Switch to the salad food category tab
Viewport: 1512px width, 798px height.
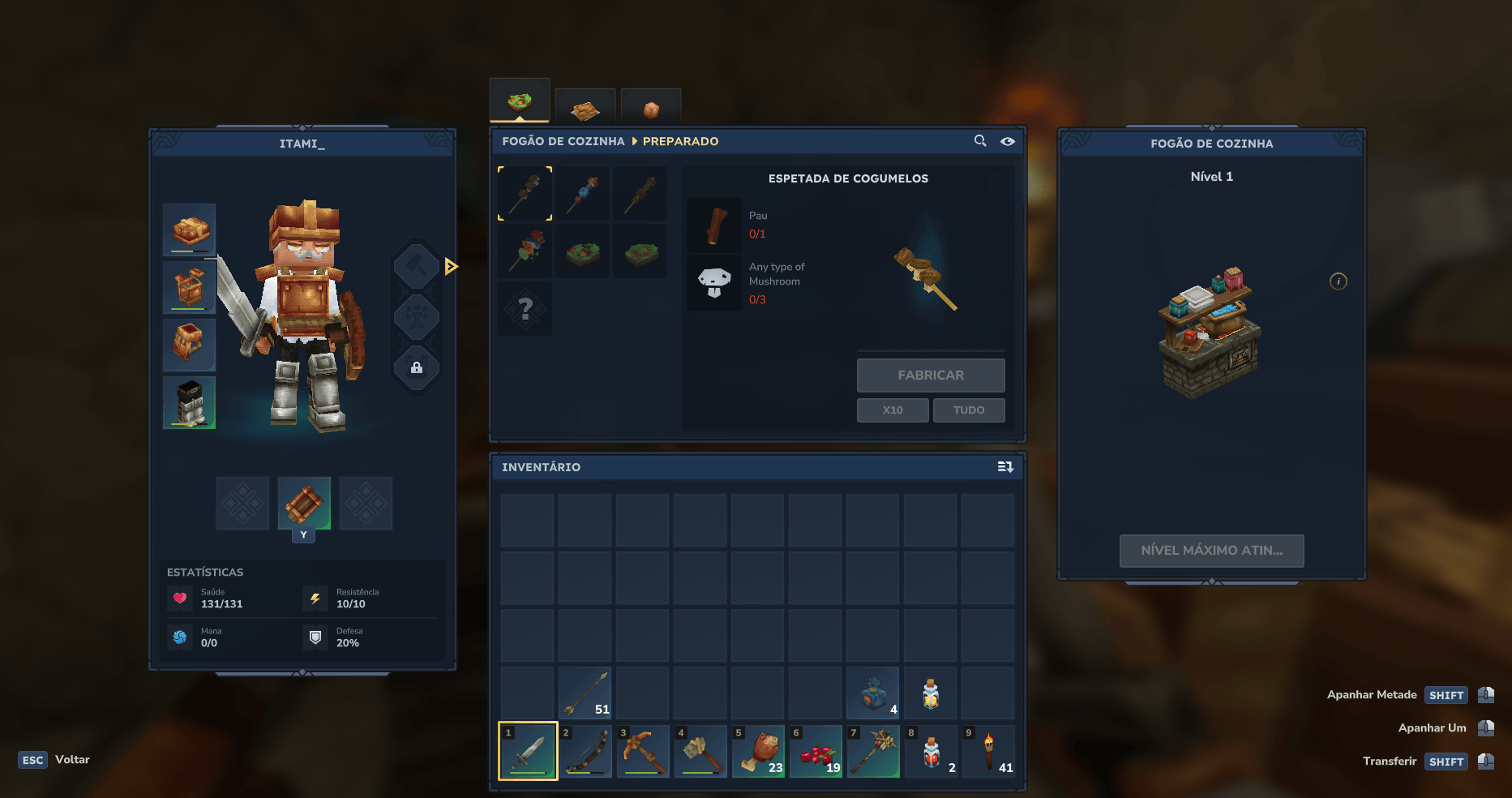pyautogui.click(x=520, y=101)
